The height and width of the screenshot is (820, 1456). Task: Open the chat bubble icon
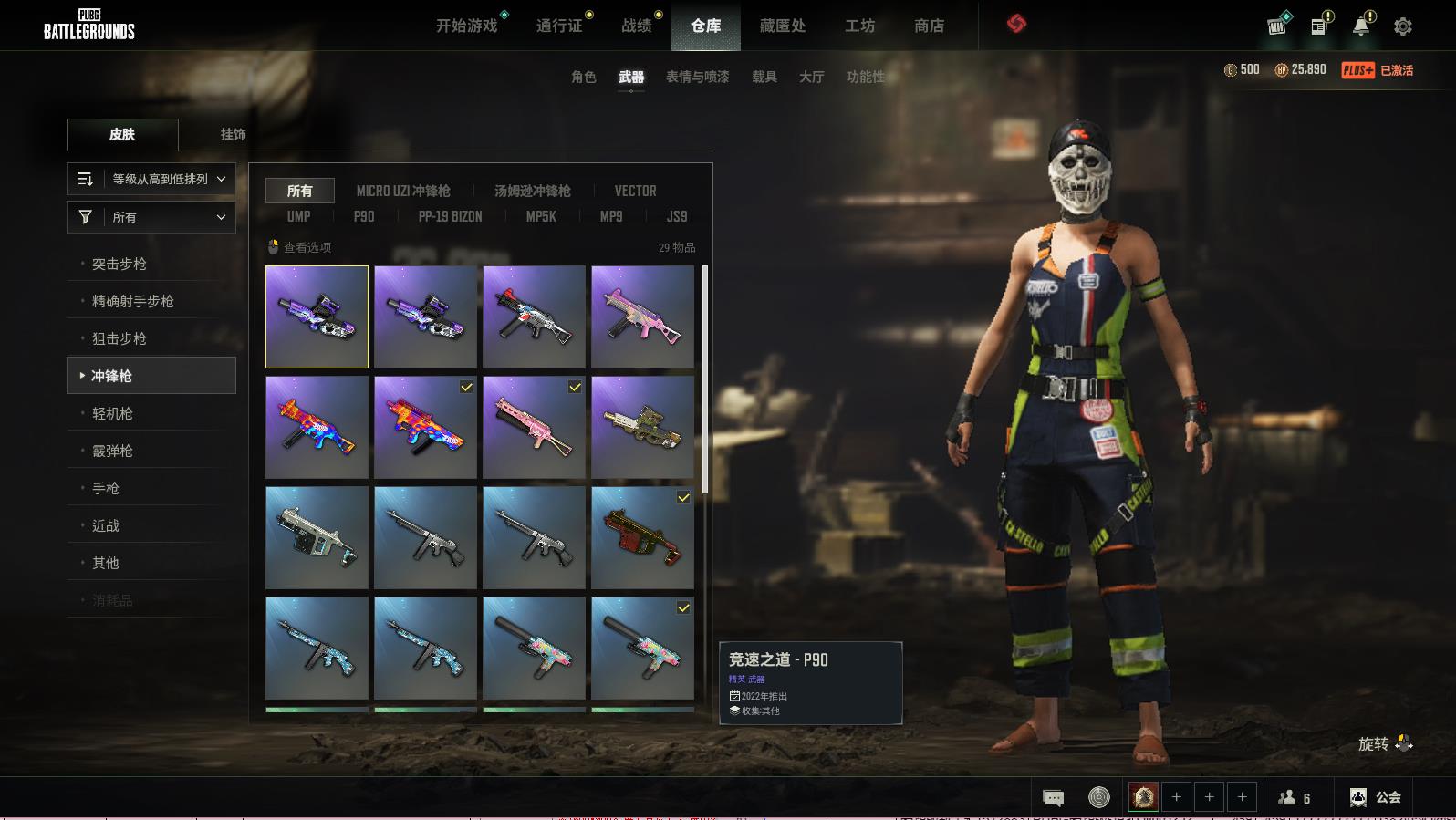pyautogui.click(x=1053, y=798)
